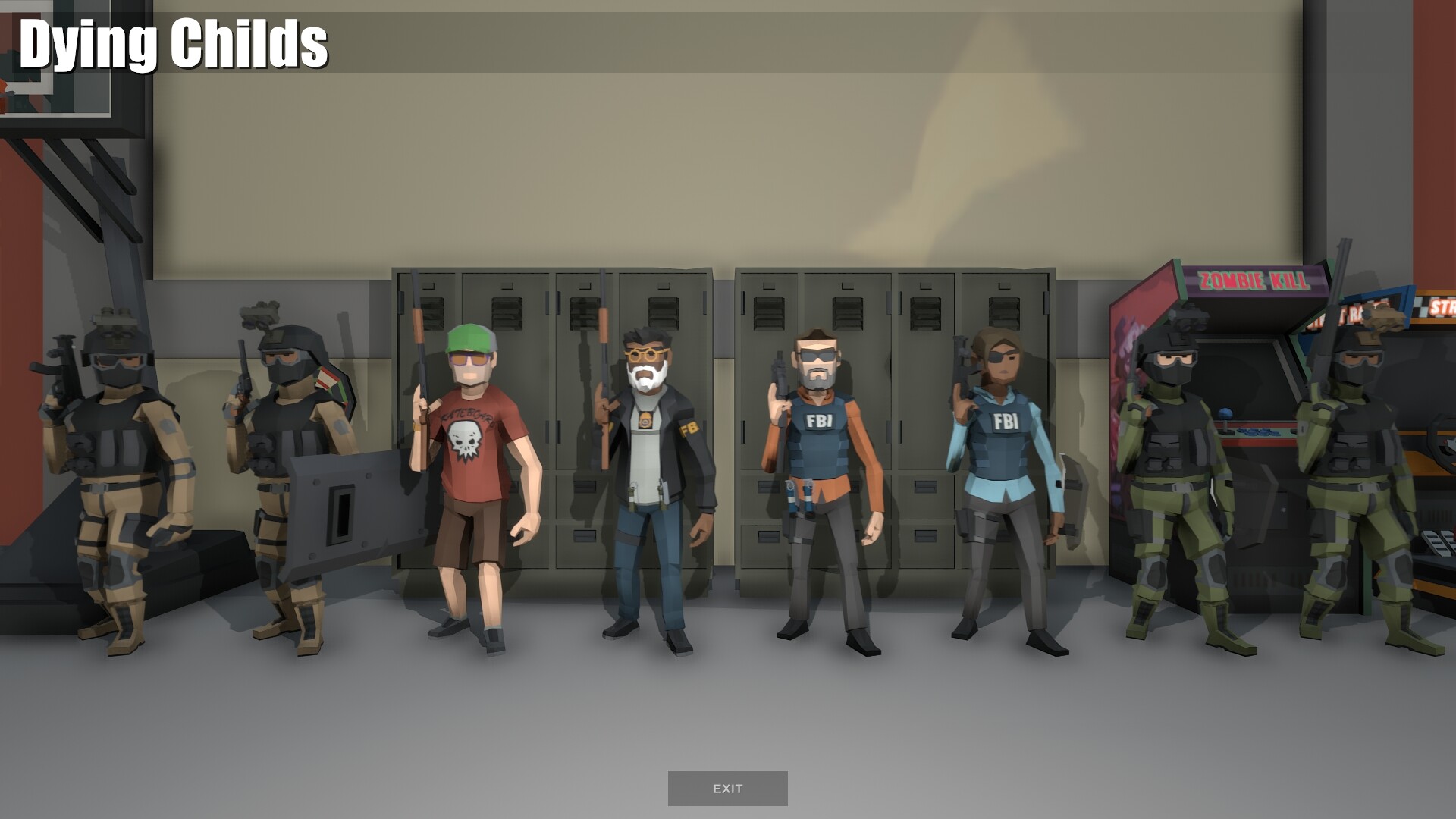The image size is (1456, 819).
Task: Click the EXIT button at the bottom
Action: pos(727,789)
